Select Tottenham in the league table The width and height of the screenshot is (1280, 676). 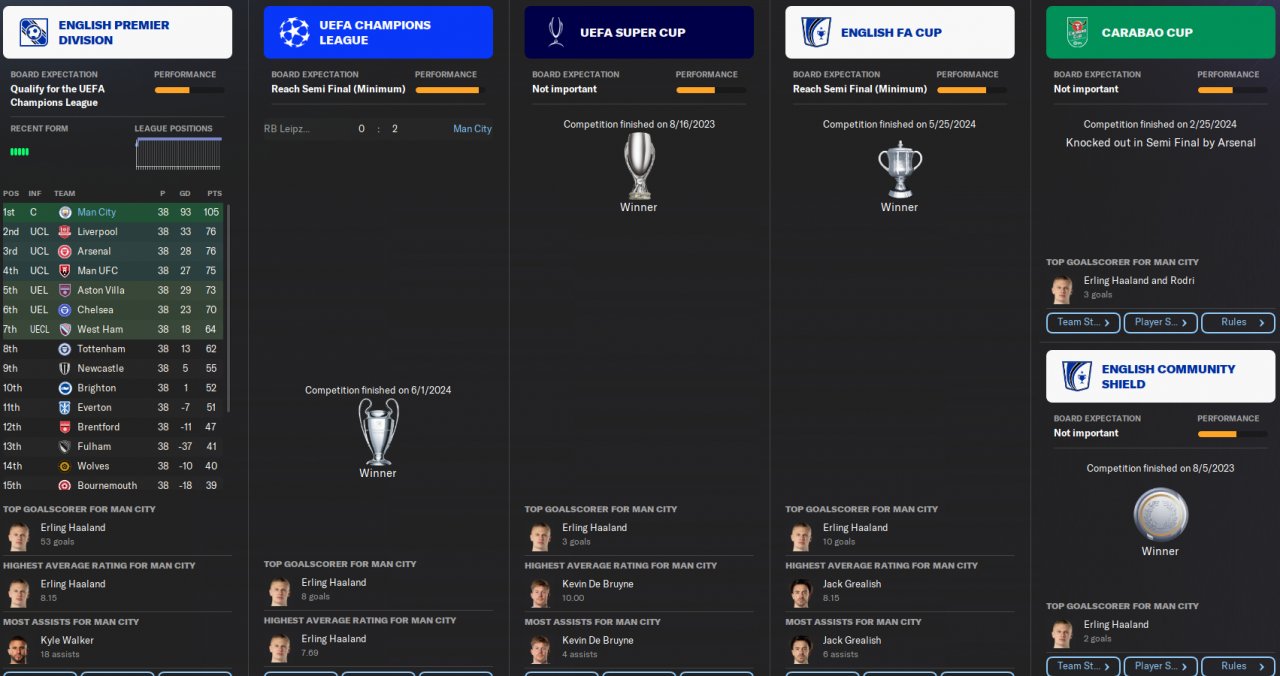point(101,349)
